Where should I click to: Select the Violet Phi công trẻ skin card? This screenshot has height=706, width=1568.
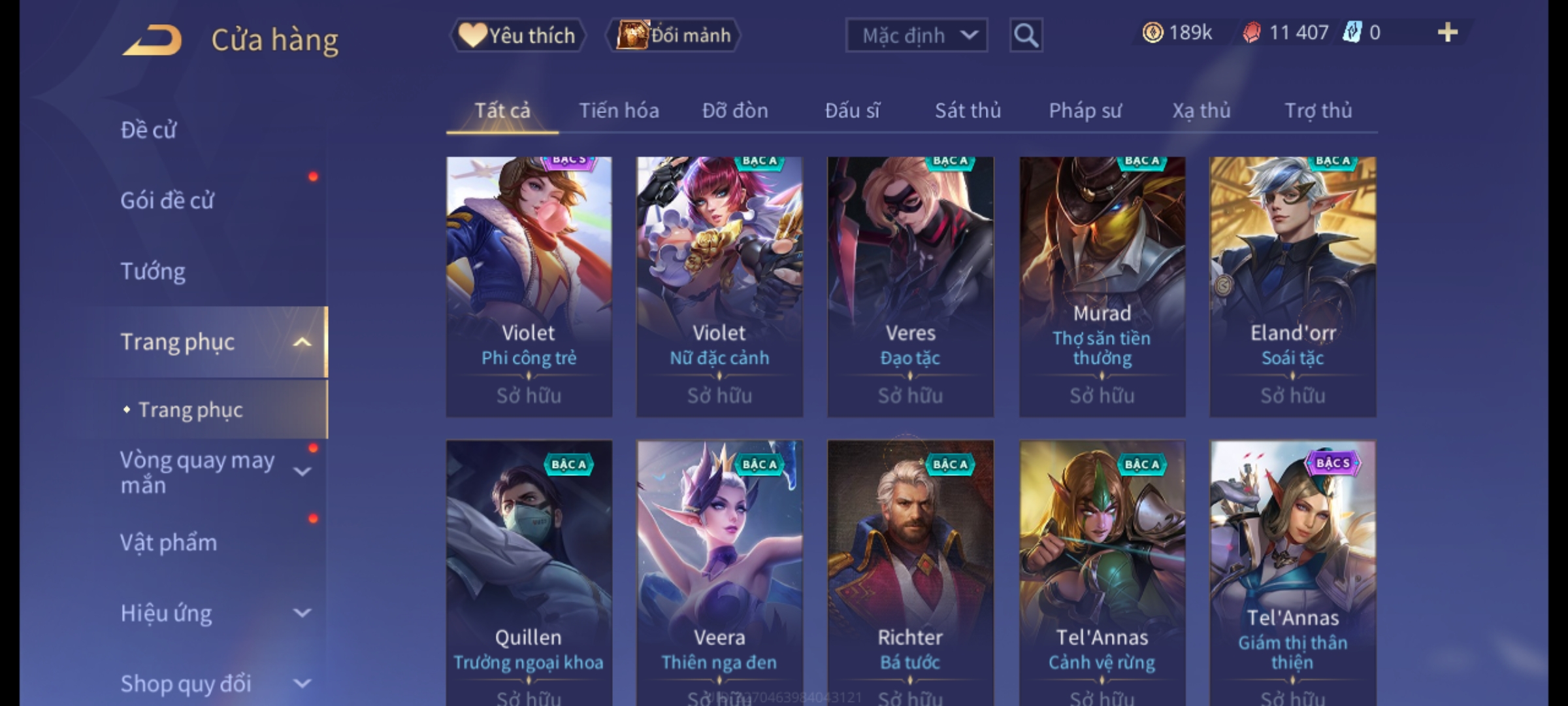(529, 286)
